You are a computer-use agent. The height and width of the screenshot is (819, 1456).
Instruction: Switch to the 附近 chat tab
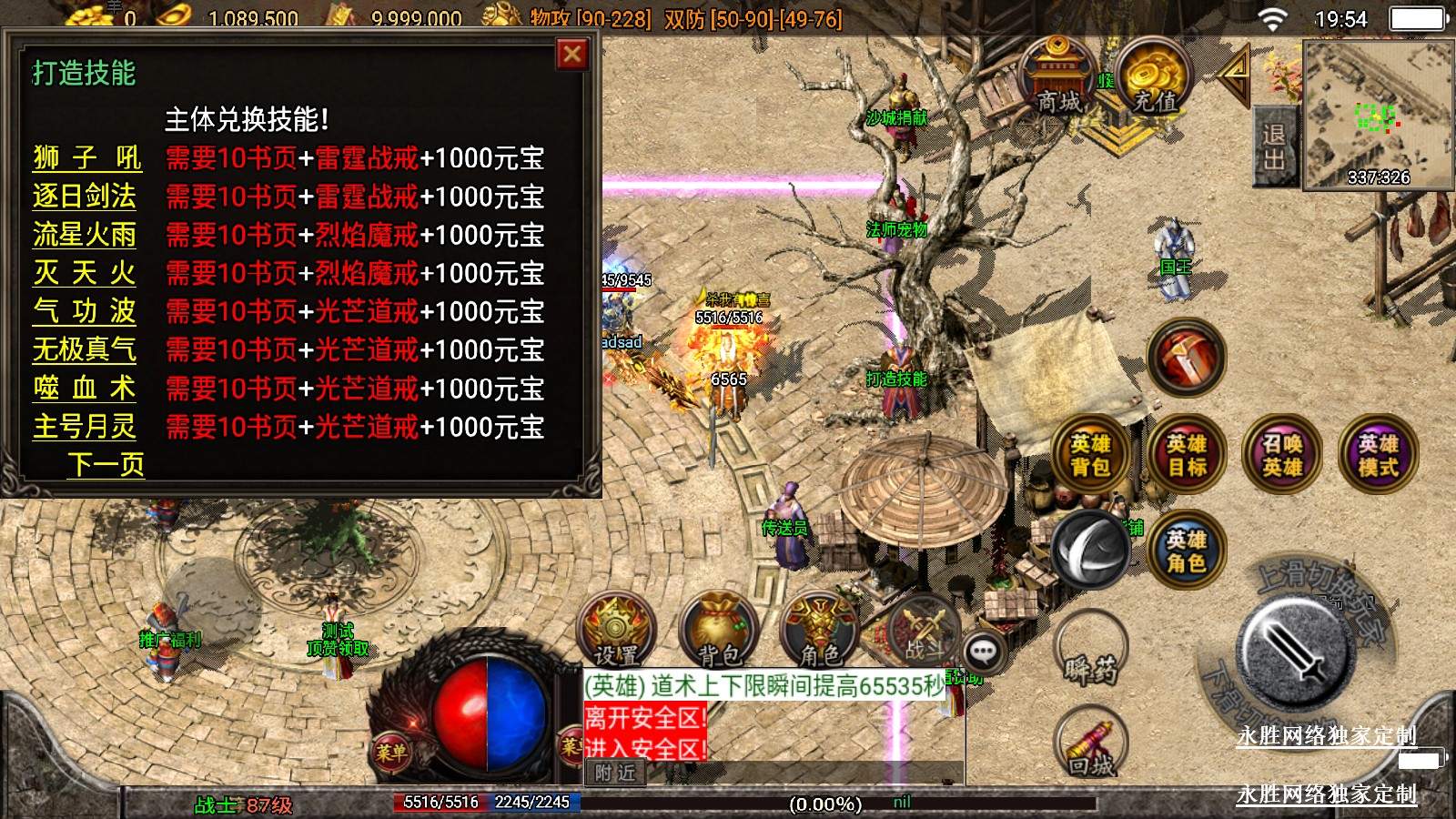(615, 773)
